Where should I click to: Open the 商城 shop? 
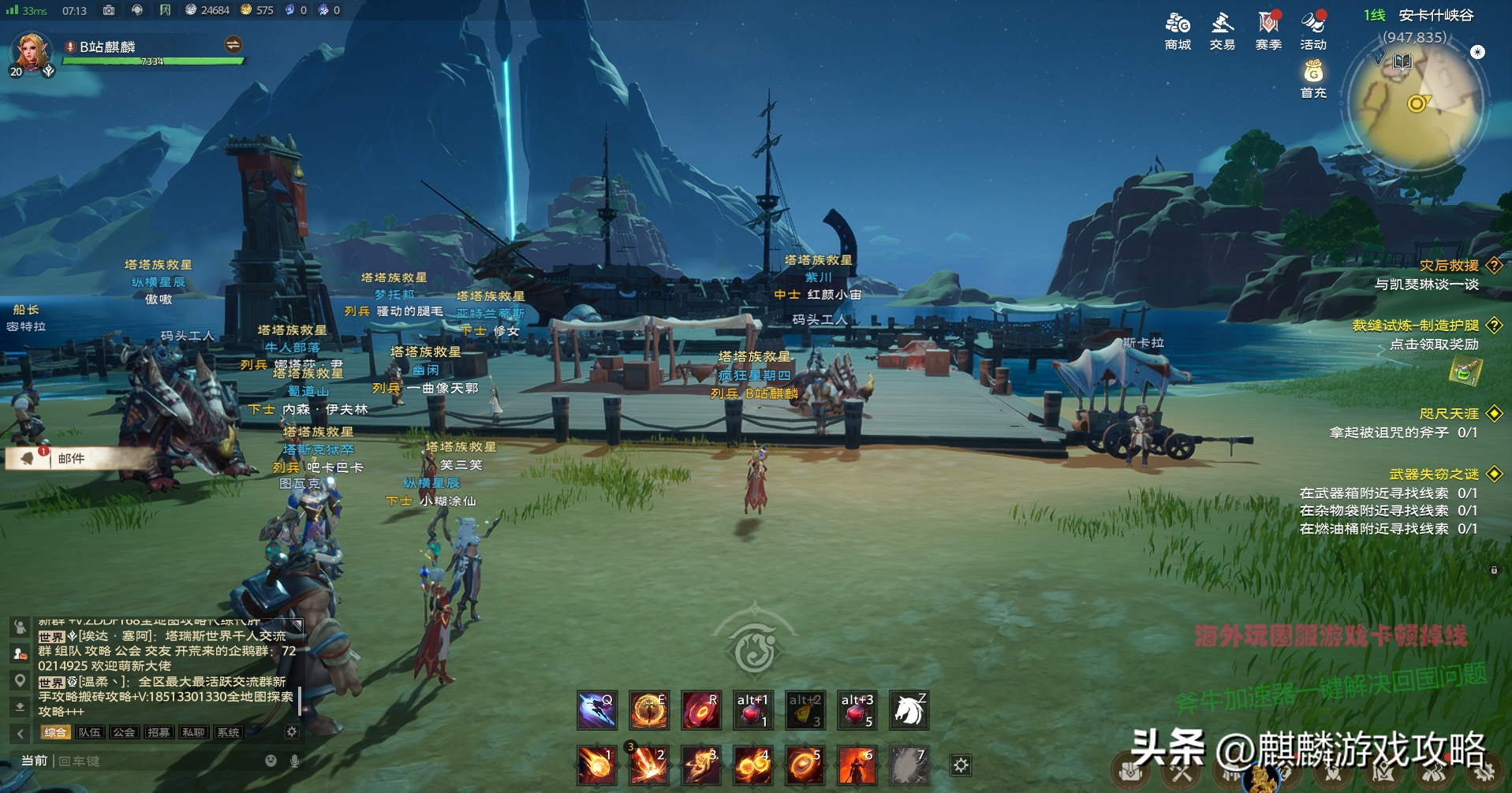pos(1178,31)
